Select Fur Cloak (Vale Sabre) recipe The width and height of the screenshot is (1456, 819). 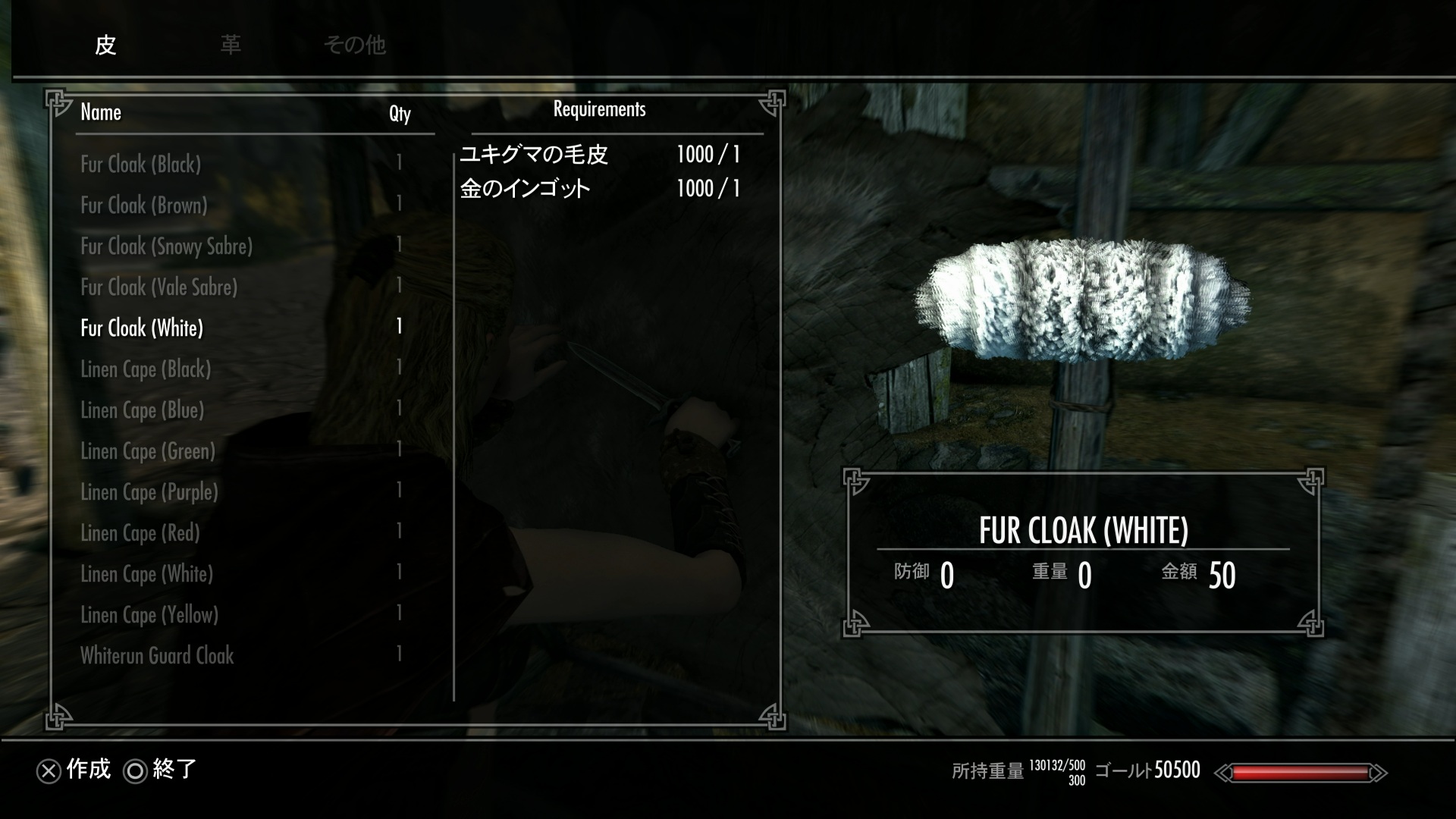(x=159, y=287)
